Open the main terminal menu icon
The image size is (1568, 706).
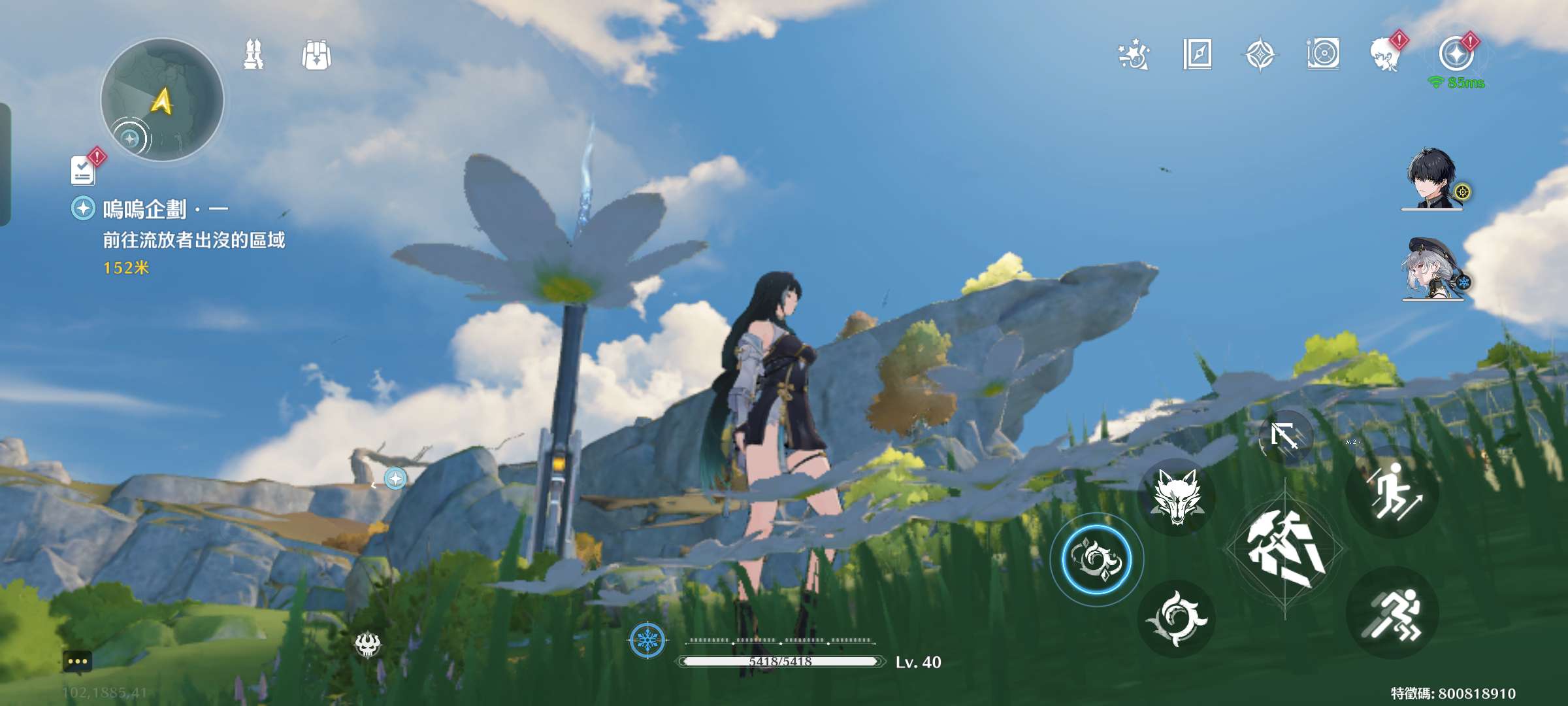pyautogui.click(x=1457, y=55)
